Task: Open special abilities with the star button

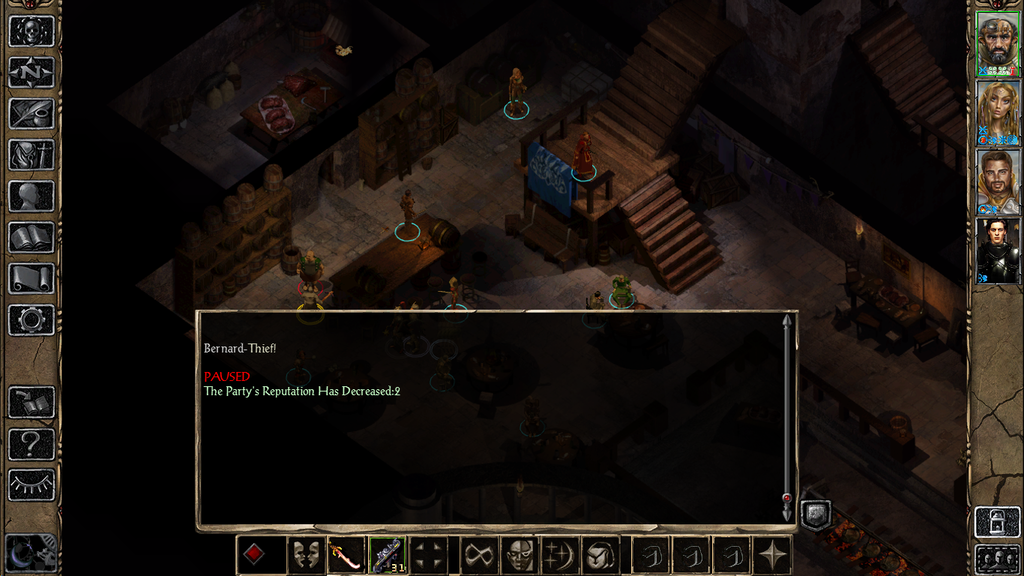Action: coord(773,555)
